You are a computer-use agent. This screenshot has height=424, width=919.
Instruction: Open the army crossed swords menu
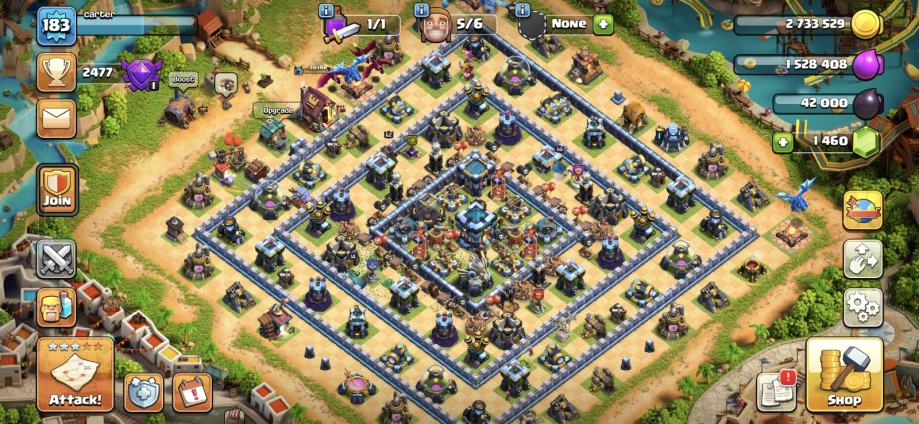[57, 258]
